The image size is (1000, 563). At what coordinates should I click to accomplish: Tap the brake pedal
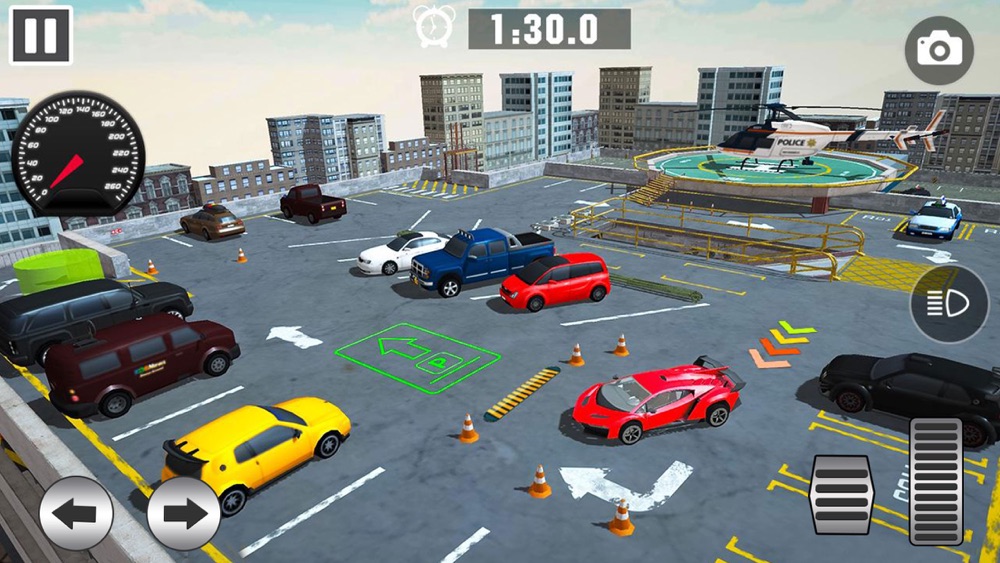tap(841, 494)
